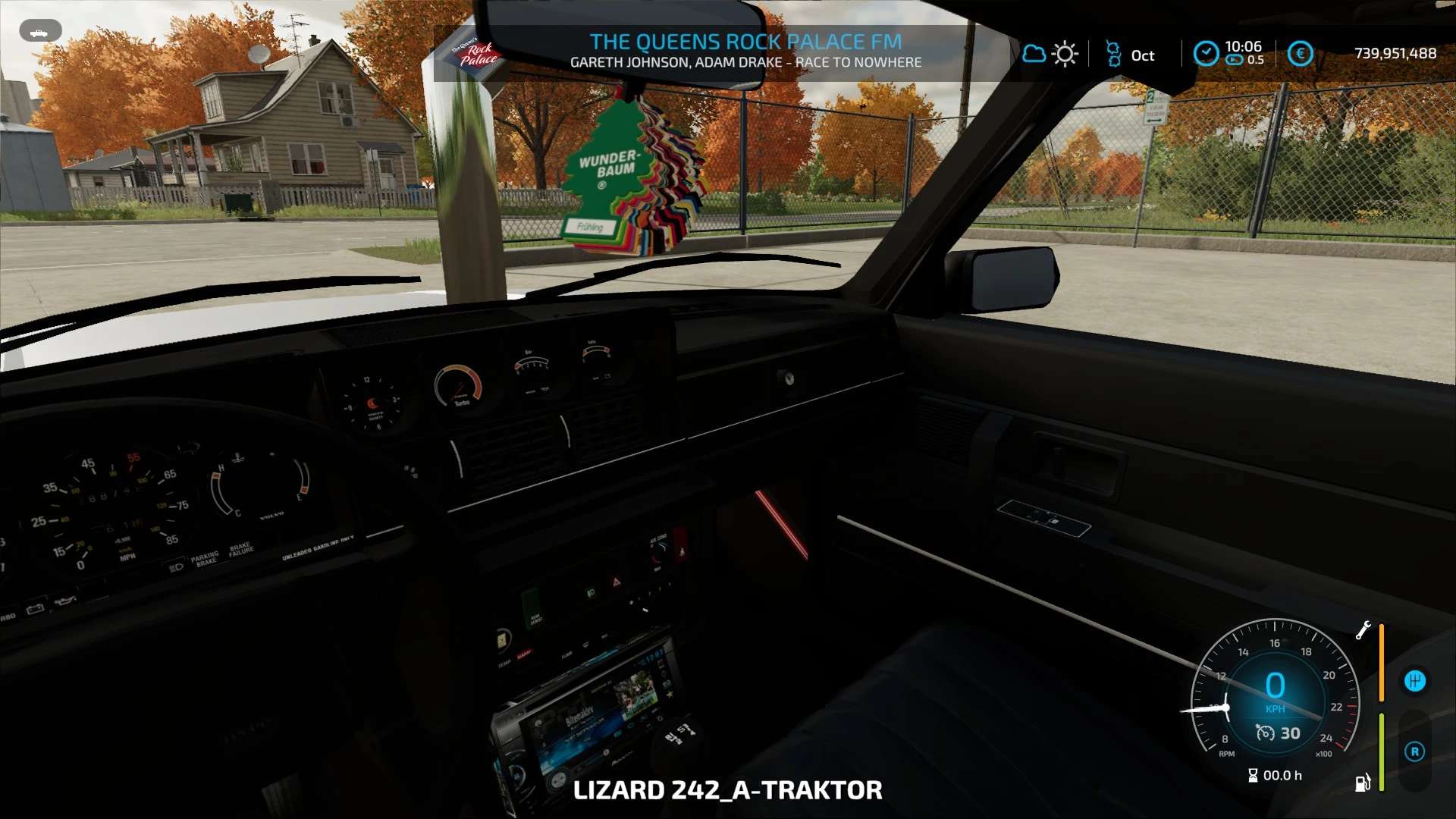Image resolution: width=1456 pixels, height=819 pixels.
Task: Click the cloud and sun weather icon
Action: (1050, 54)
